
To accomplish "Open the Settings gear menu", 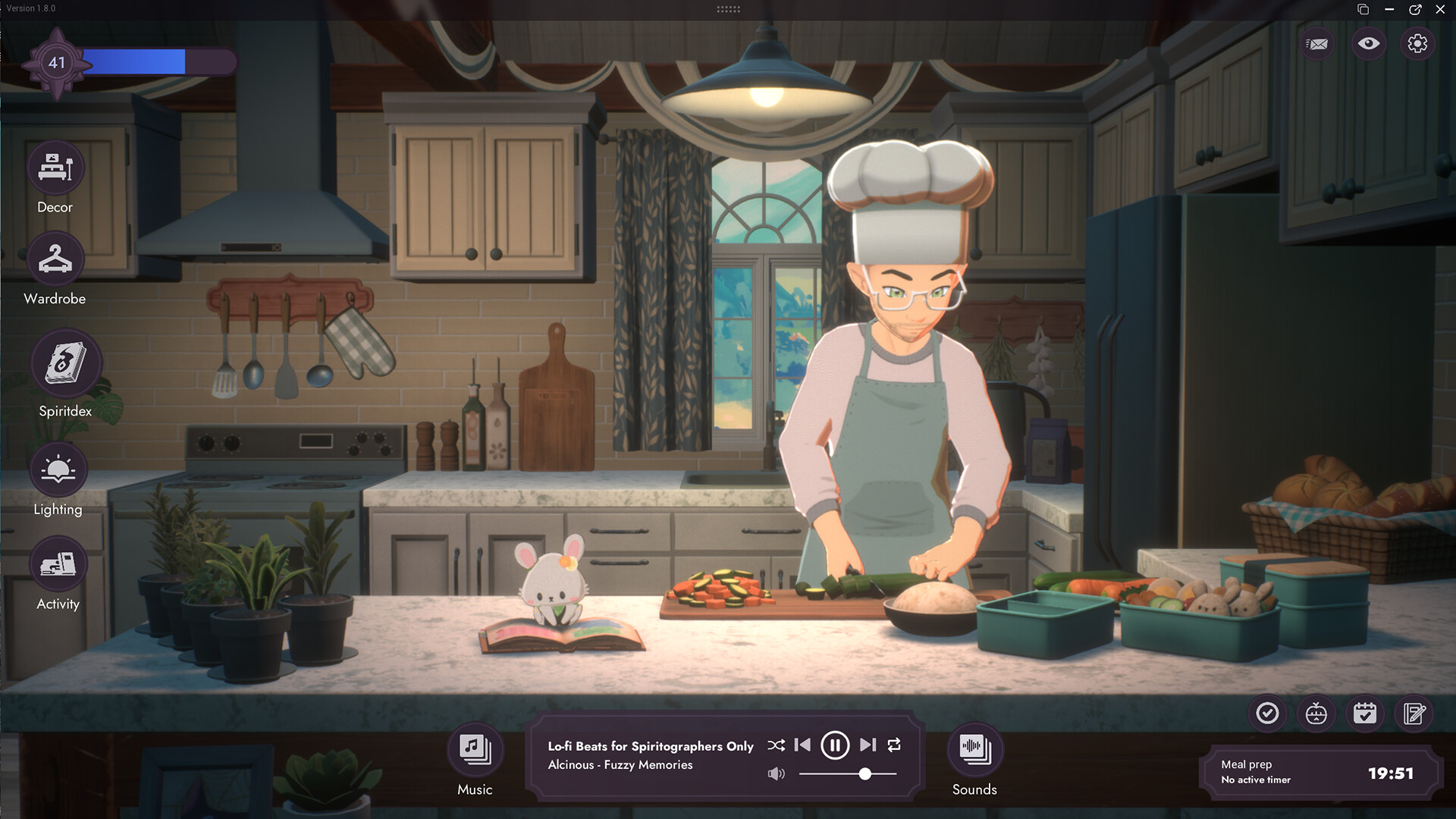I will pos(1419,43).
